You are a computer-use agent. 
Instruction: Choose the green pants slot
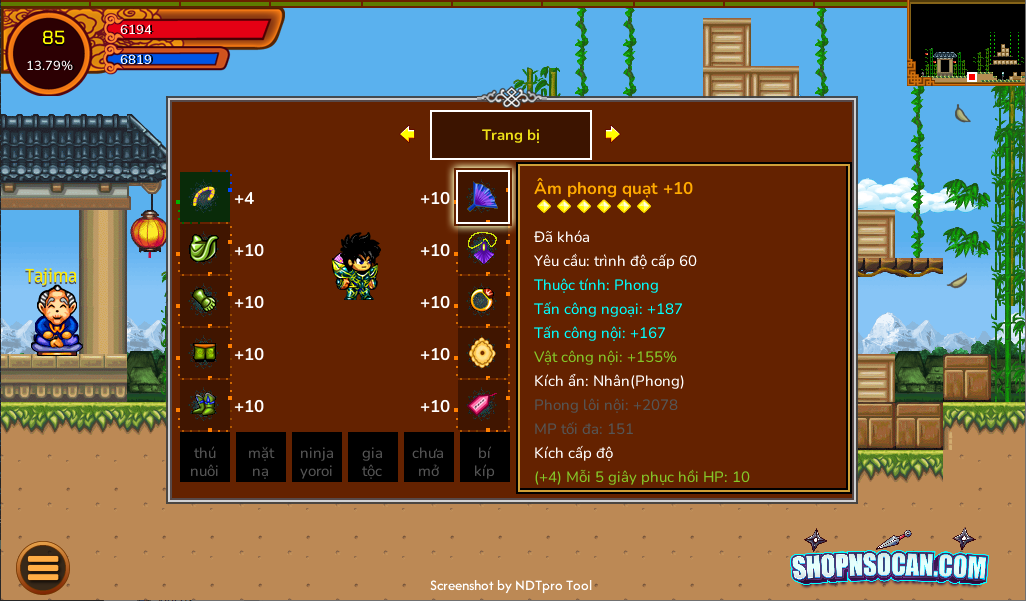[205, 353]
